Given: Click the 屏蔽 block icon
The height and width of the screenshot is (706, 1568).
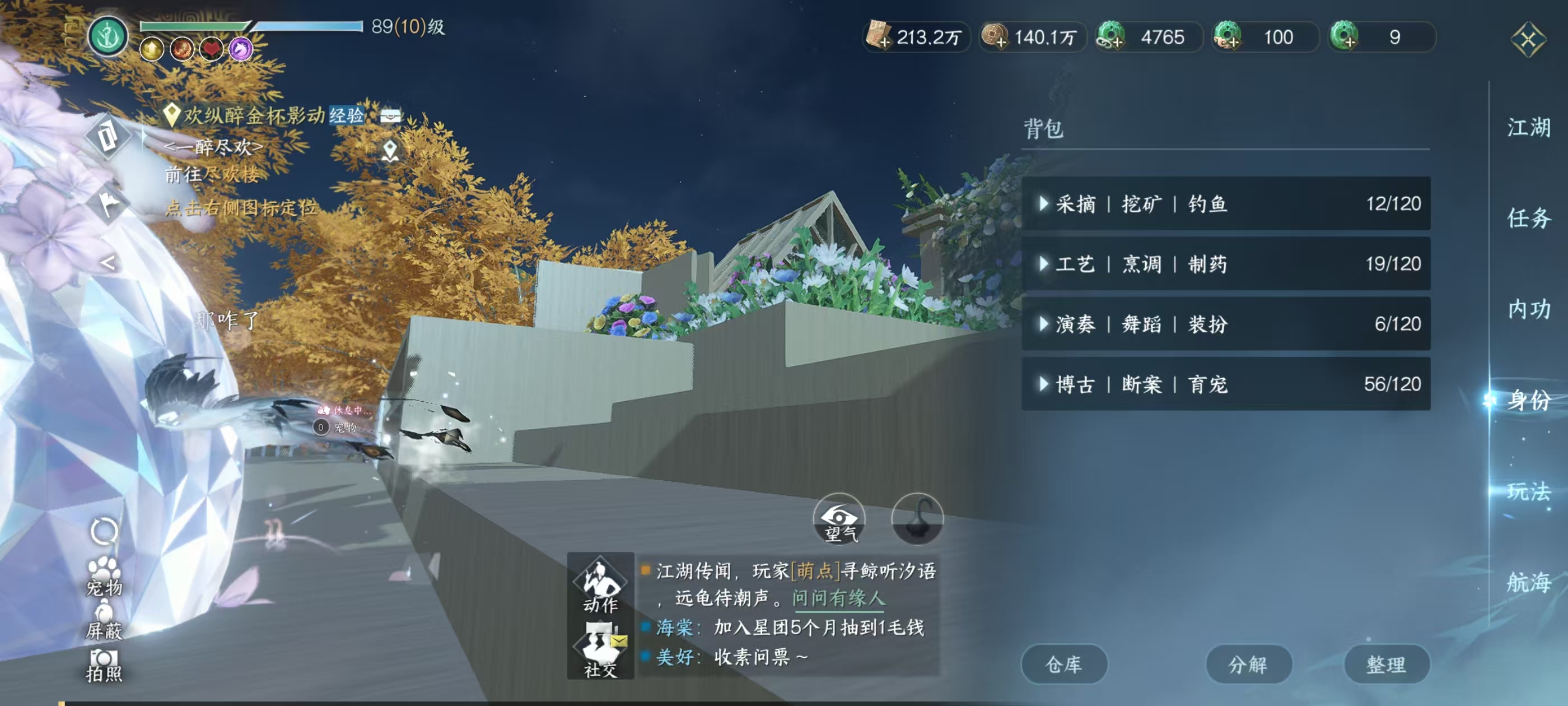Looking at the screenshot, I should coord(105,615).
